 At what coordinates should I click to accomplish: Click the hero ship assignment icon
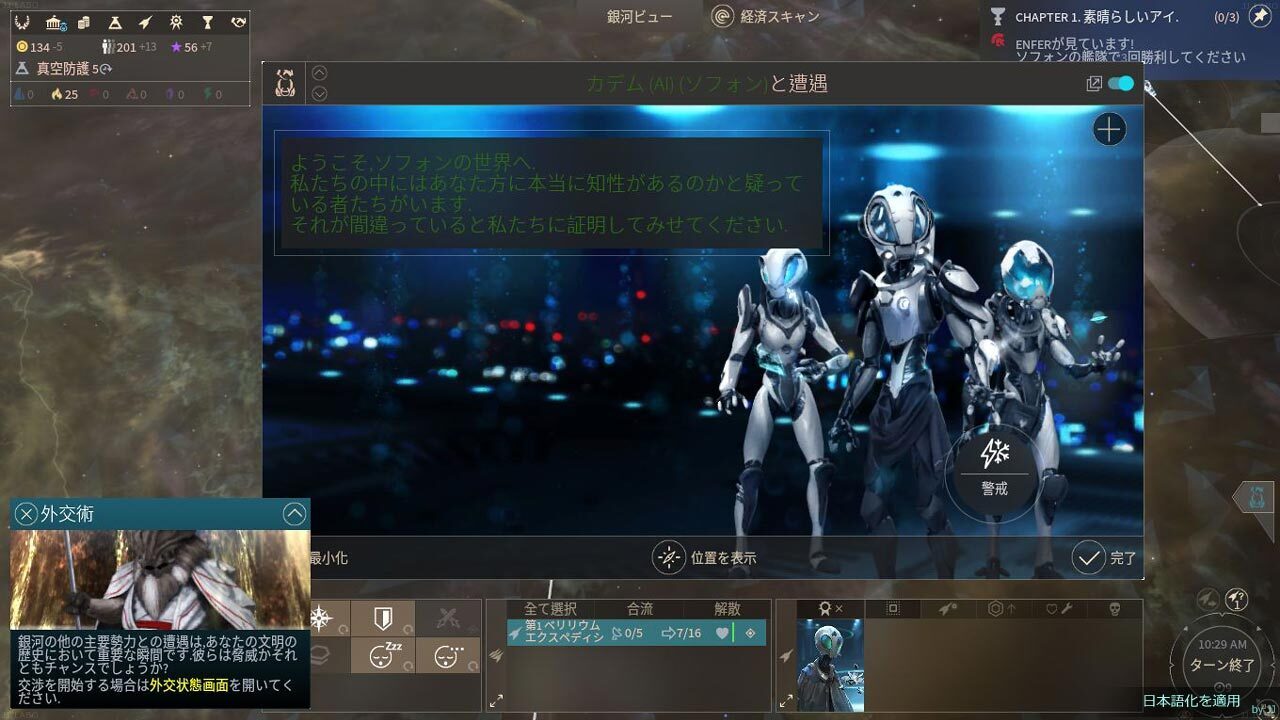pyautogui.click(x=946, y=609)
